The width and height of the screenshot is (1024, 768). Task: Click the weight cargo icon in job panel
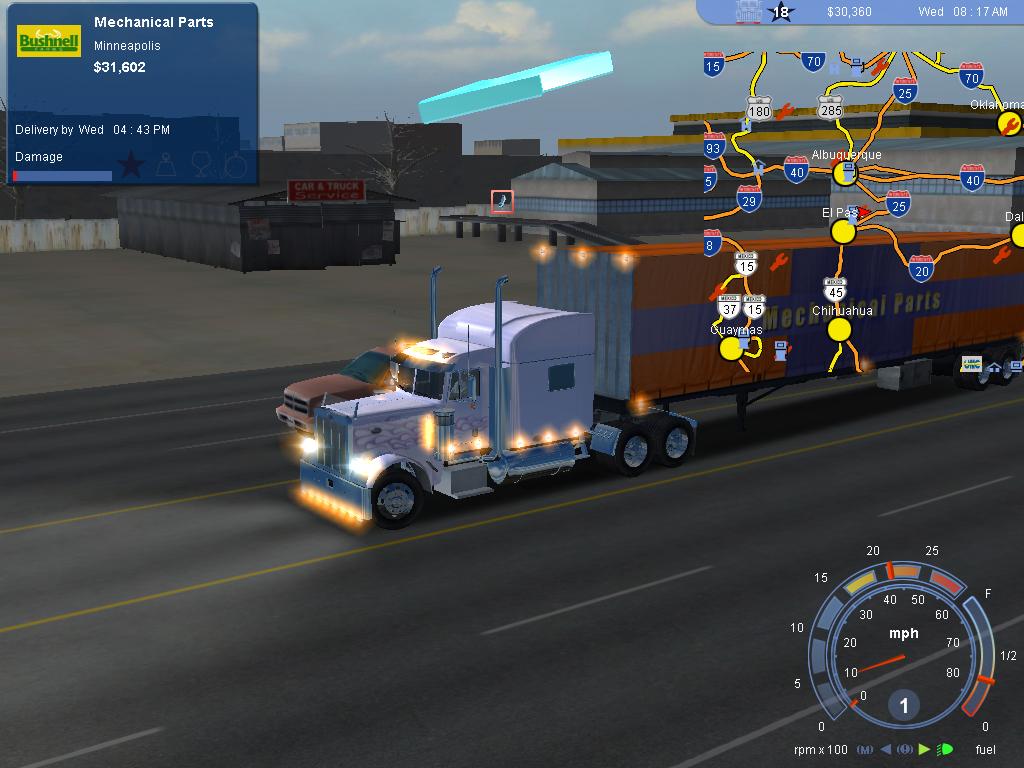pyautogui.click(x=166, y=163)
